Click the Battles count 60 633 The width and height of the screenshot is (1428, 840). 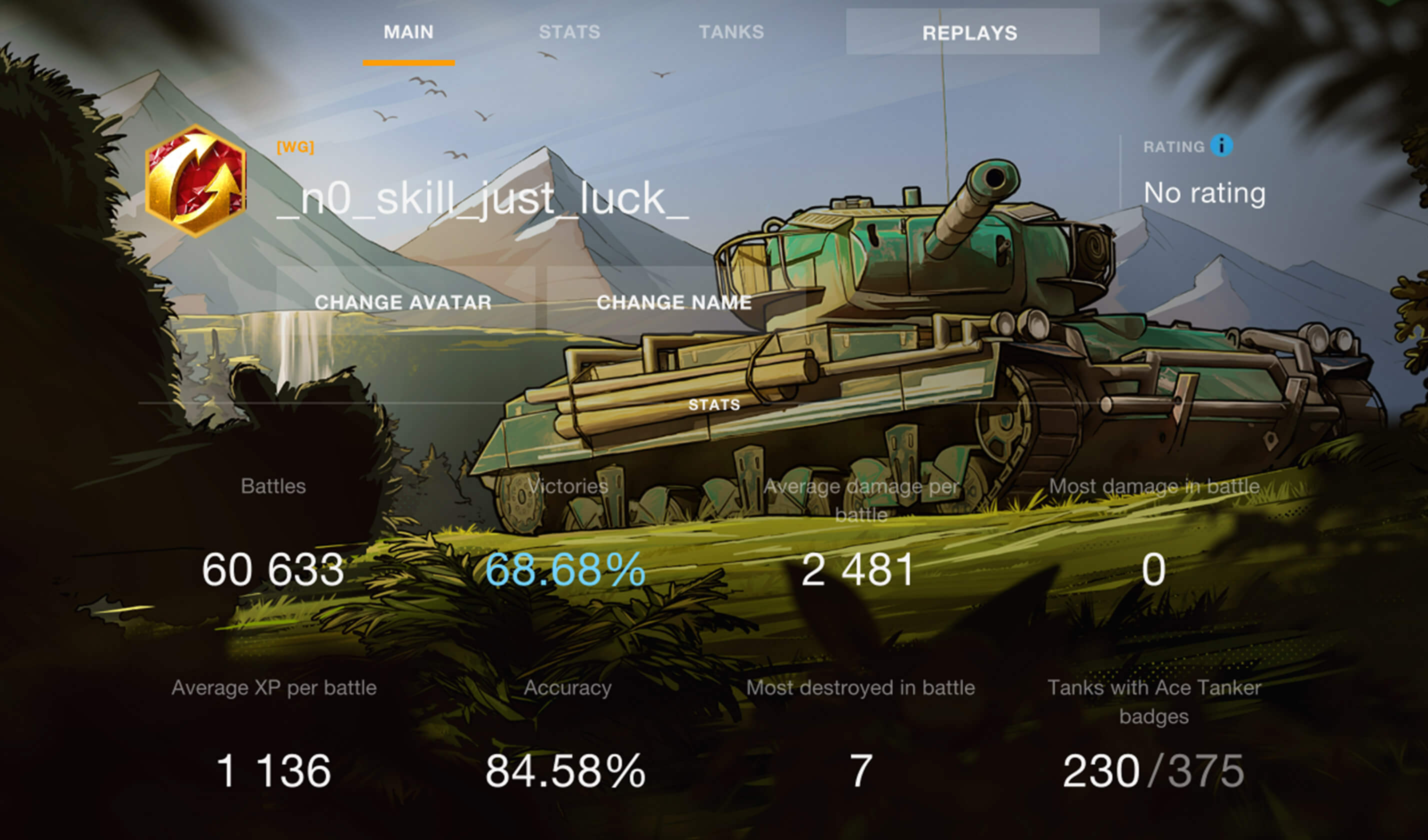pos(272,572)
